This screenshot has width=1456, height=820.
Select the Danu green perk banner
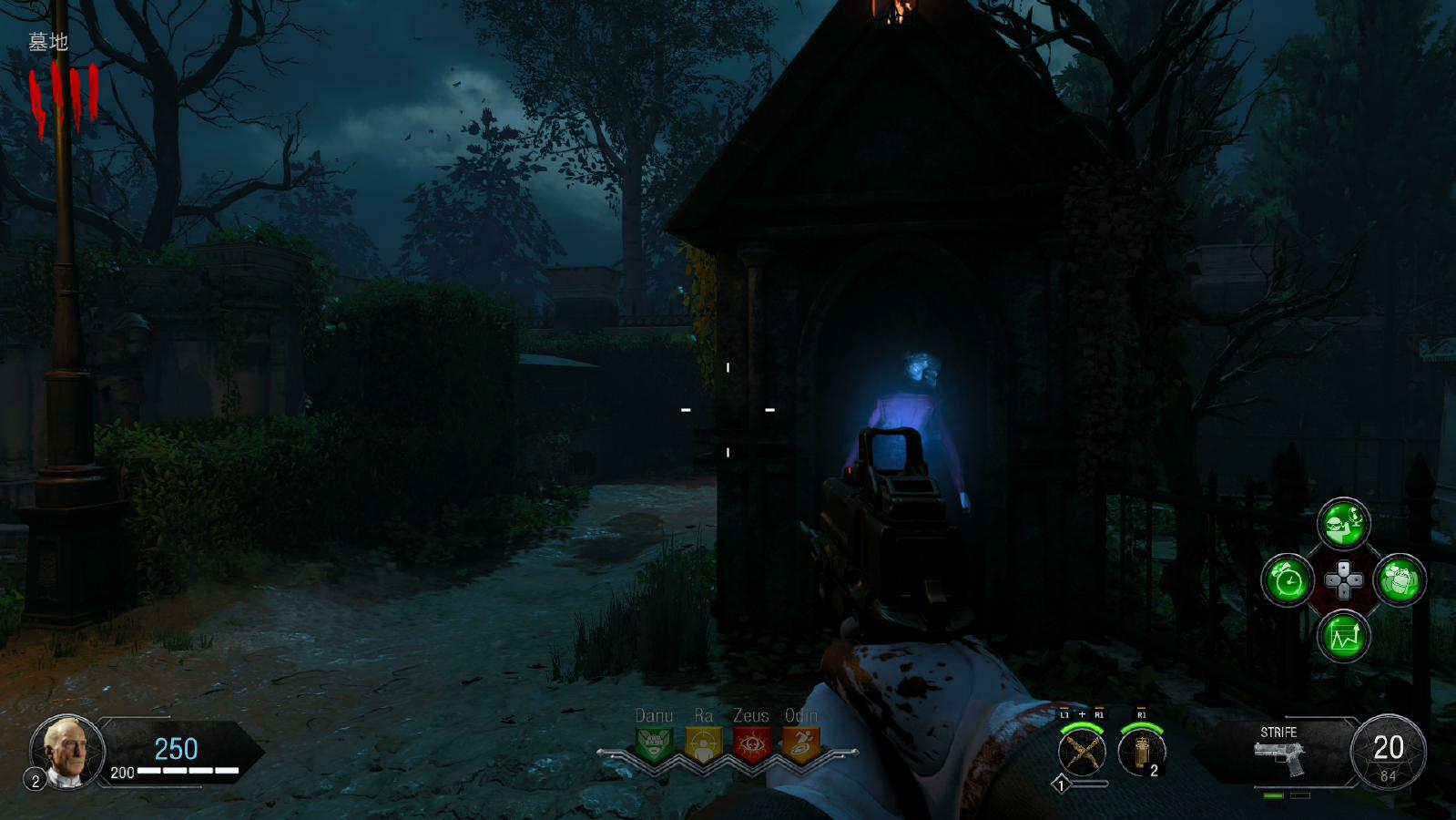point(654,744)
